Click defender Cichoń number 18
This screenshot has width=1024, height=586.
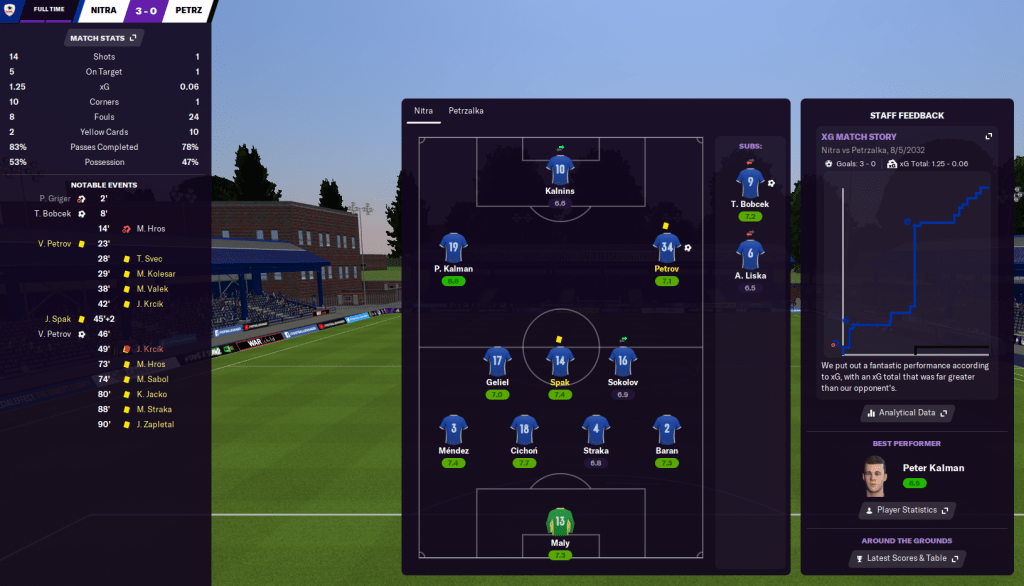(x=525, y=429)
